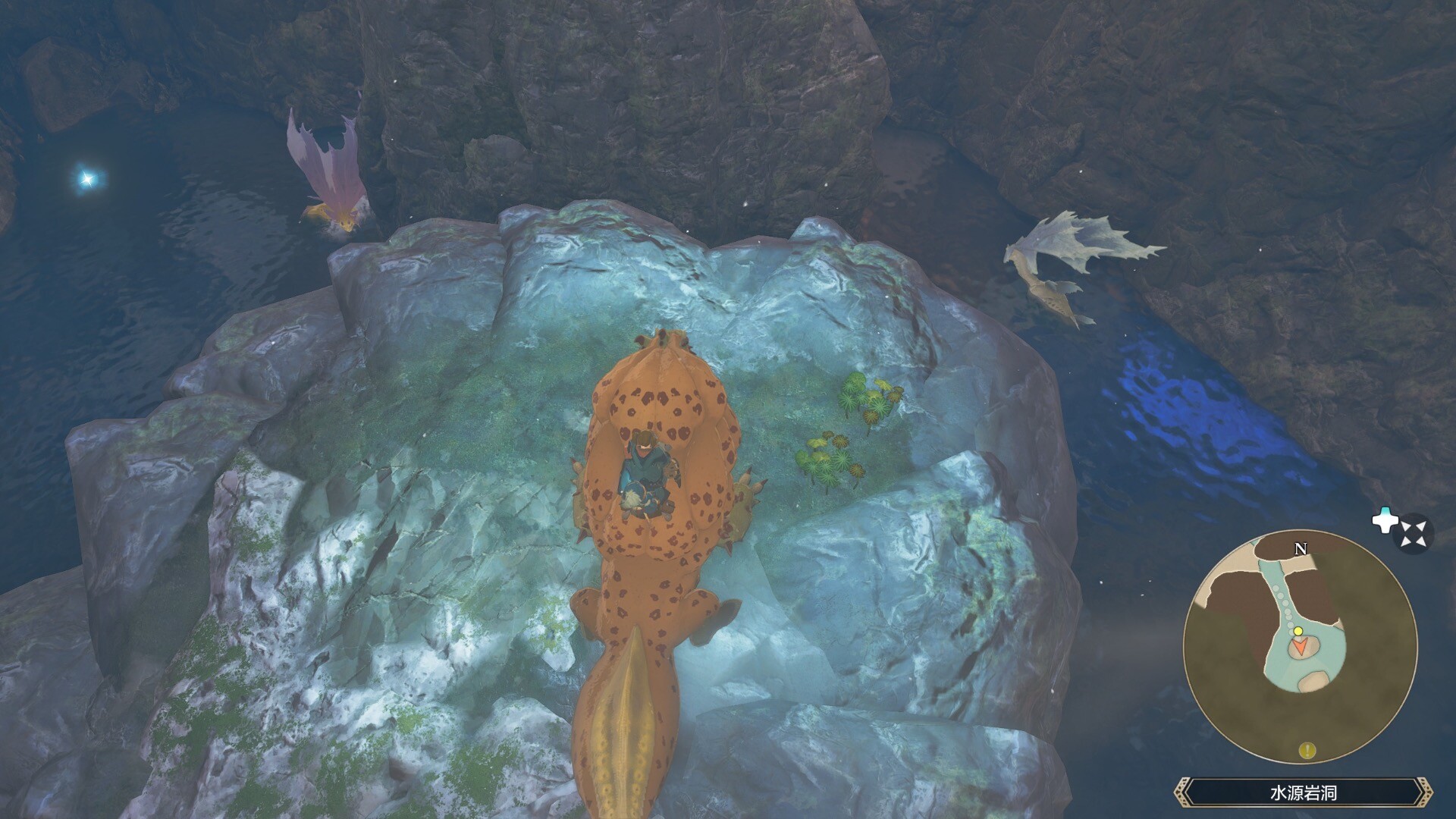The height and width of the screenshot is (819, 1456).
Task: Click the minimap expand arrows icon
Action: [1414, 533]
